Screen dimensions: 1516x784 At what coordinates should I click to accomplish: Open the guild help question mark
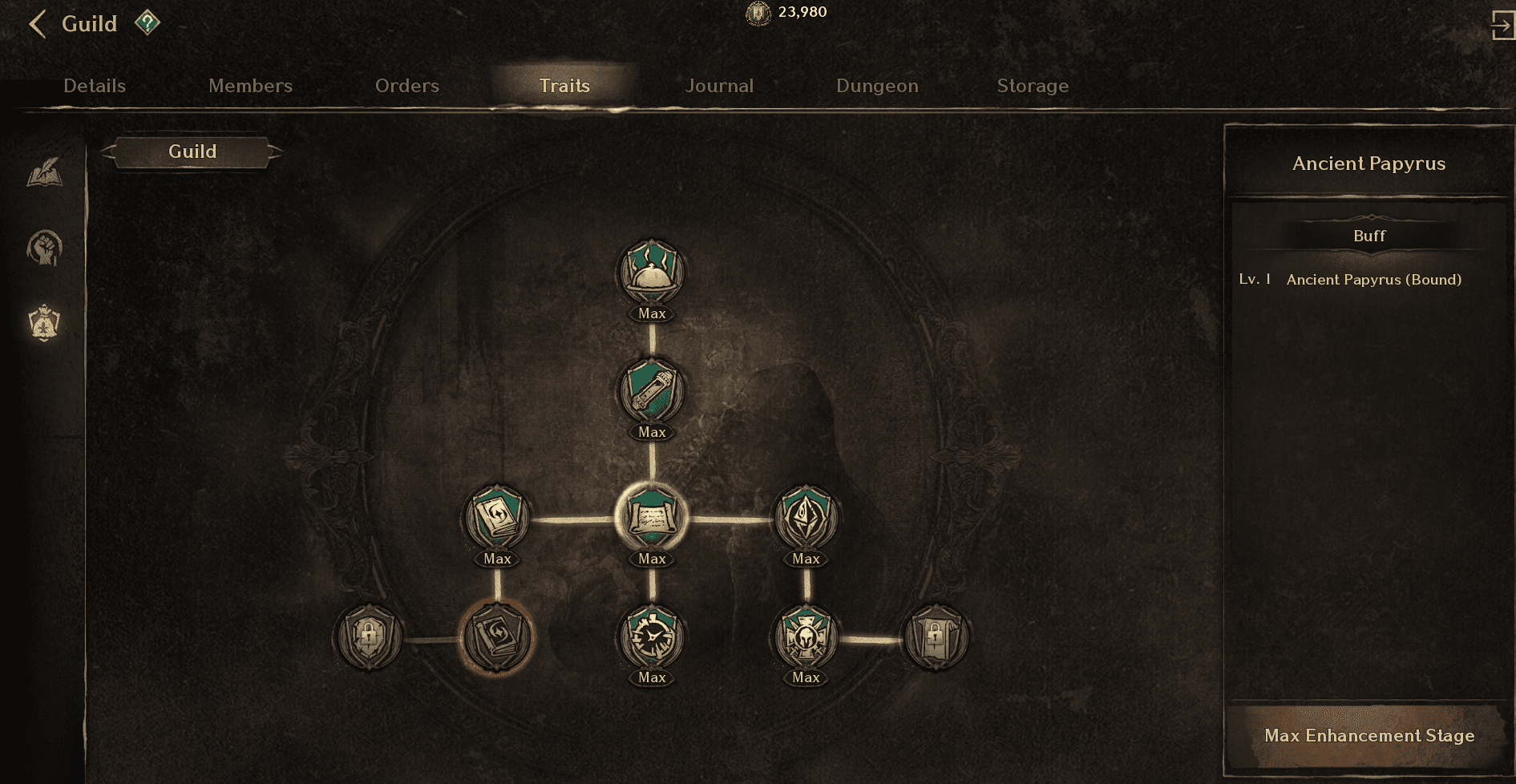pos(147,22)
